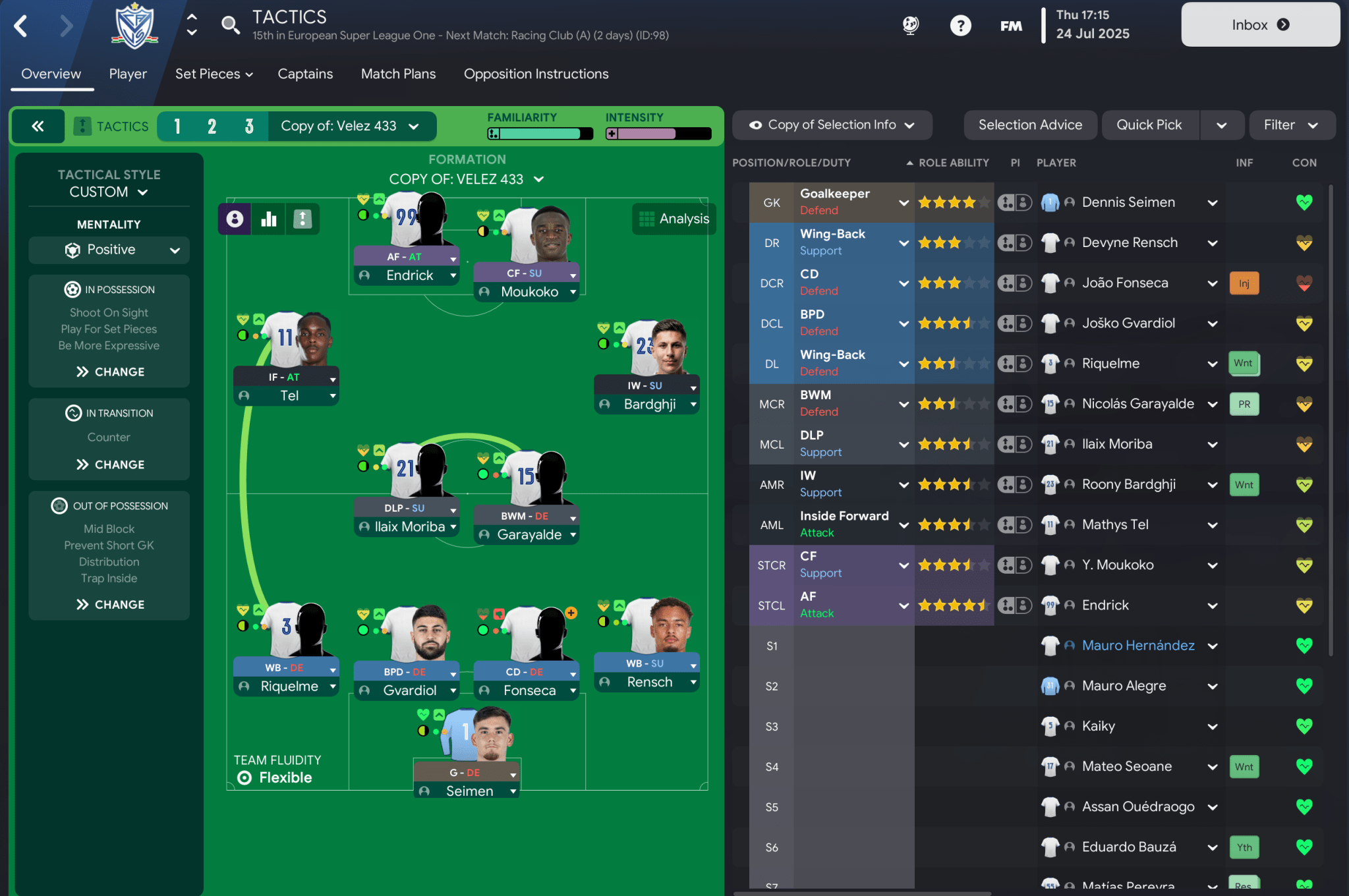Open the help question mark icon
The image size is (1349, 896).
(961, 25)
